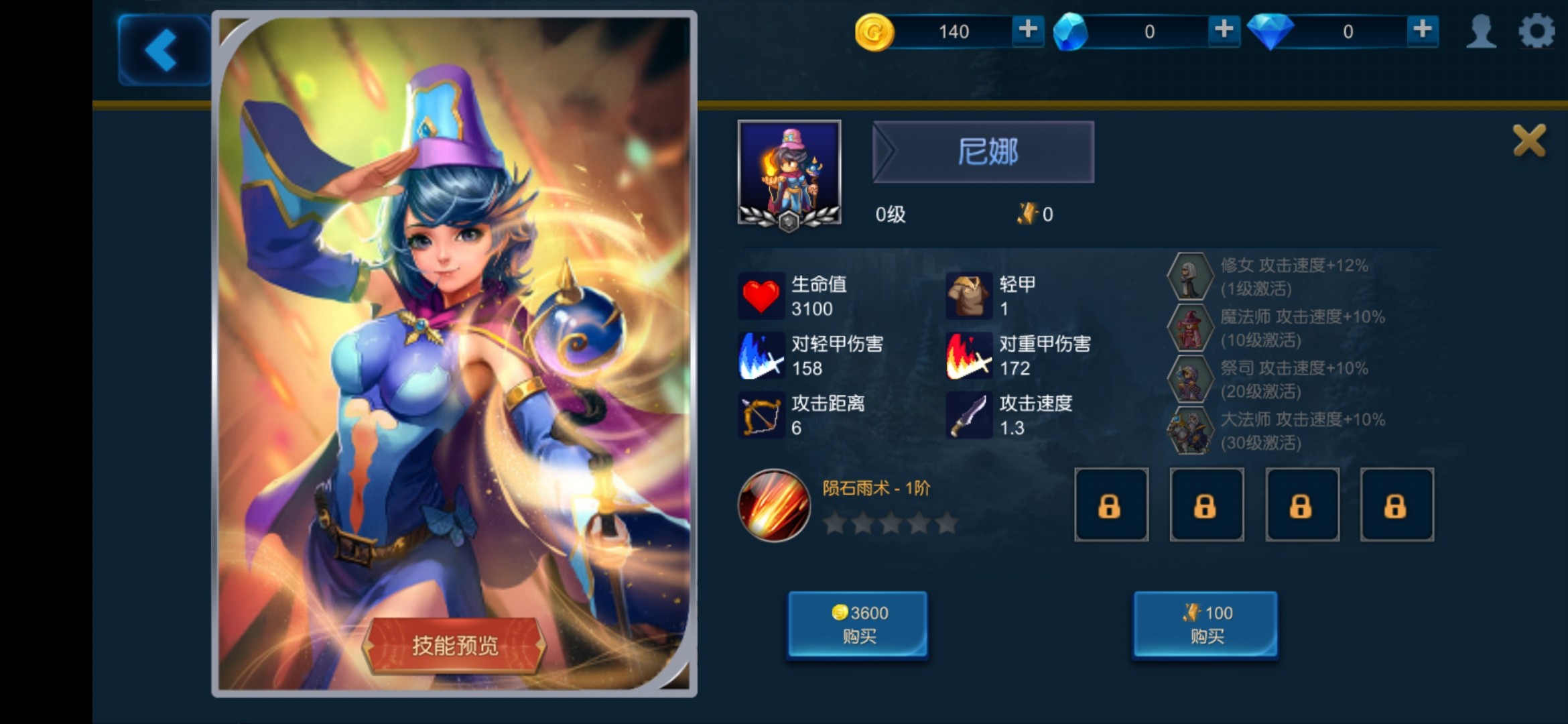Add gold with the coin plus button

(x=1027, y=31)
